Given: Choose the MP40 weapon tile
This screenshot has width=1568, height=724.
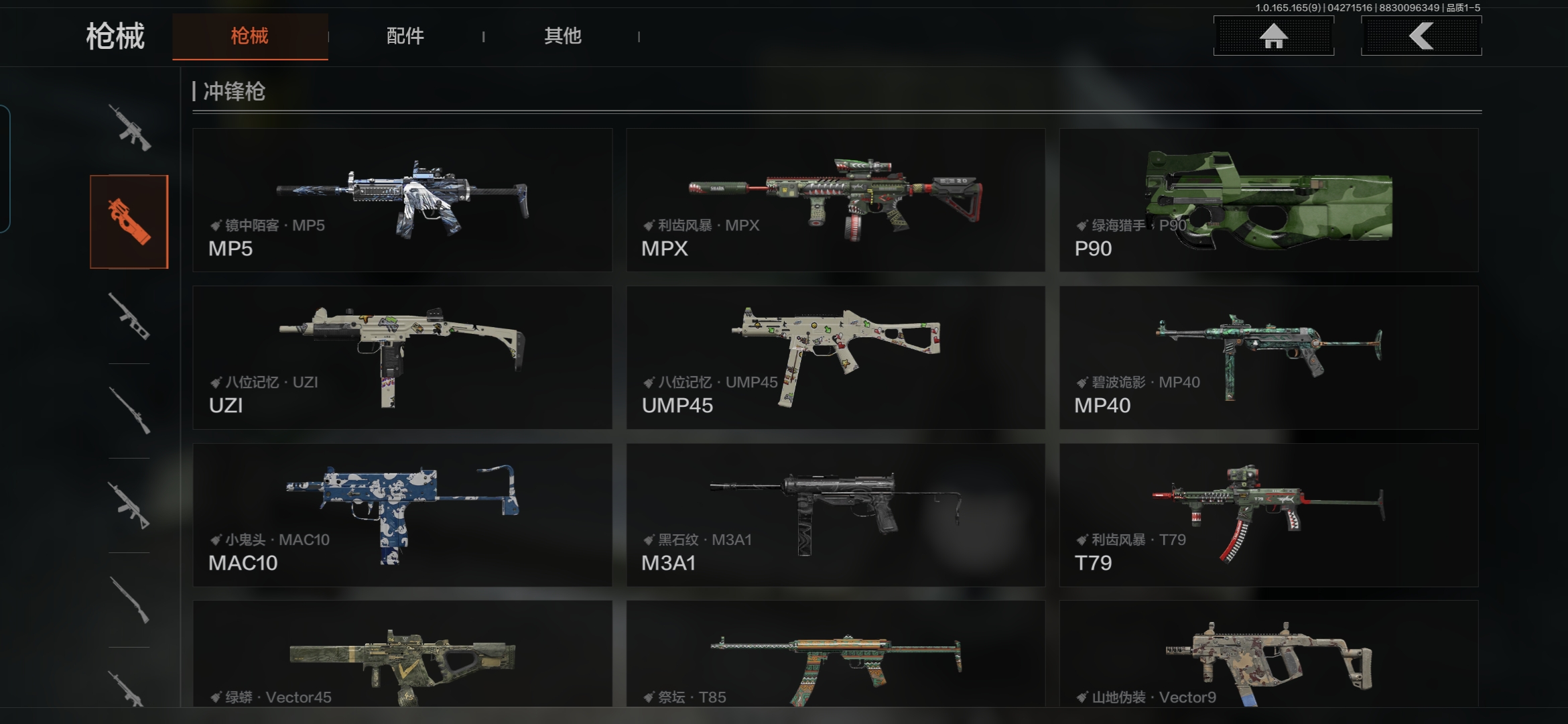Looking at the screenshot, I should tap(1268, 357).
